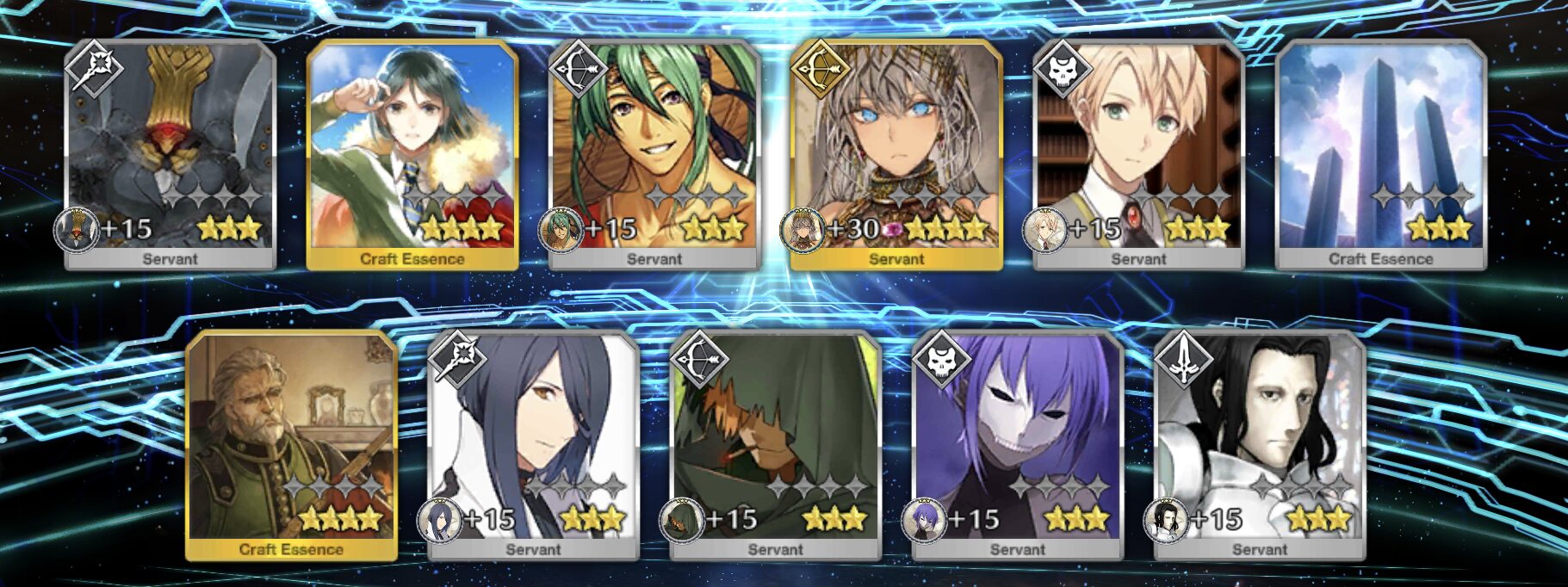
Task: Select the gray armored servant card with golden crest
Action: click(170, 153)
